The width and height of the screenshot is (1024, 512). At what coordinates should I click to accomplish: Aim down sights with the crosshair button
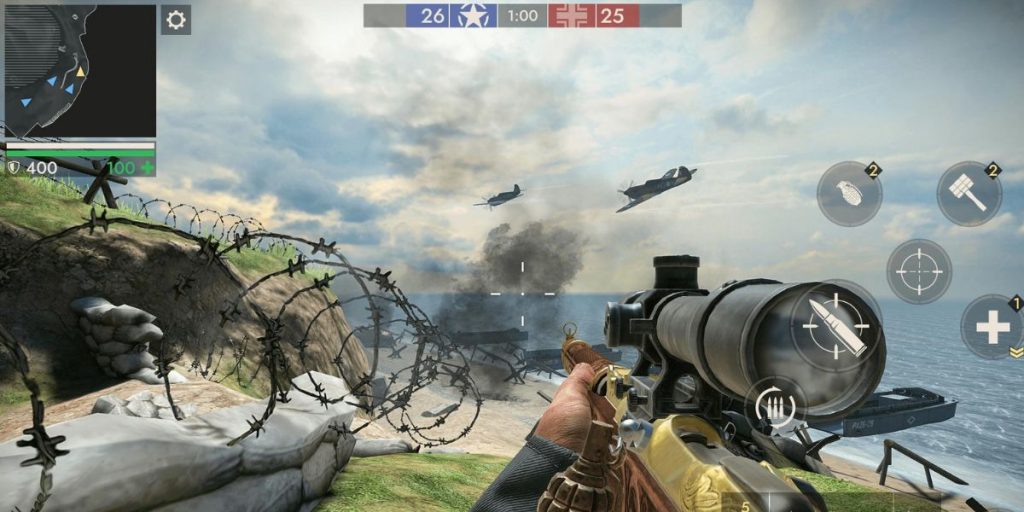[x=918, y=271]
